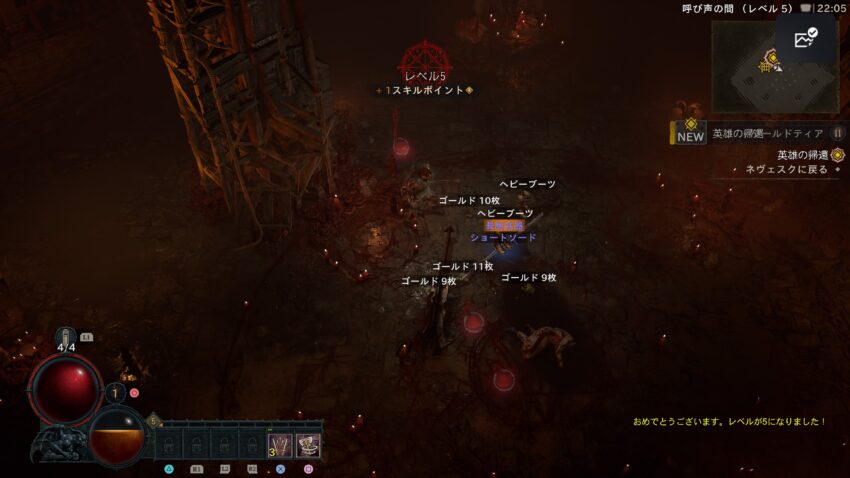Select the ネヴェスクに戻る quest objective

[x=786, y=170]
